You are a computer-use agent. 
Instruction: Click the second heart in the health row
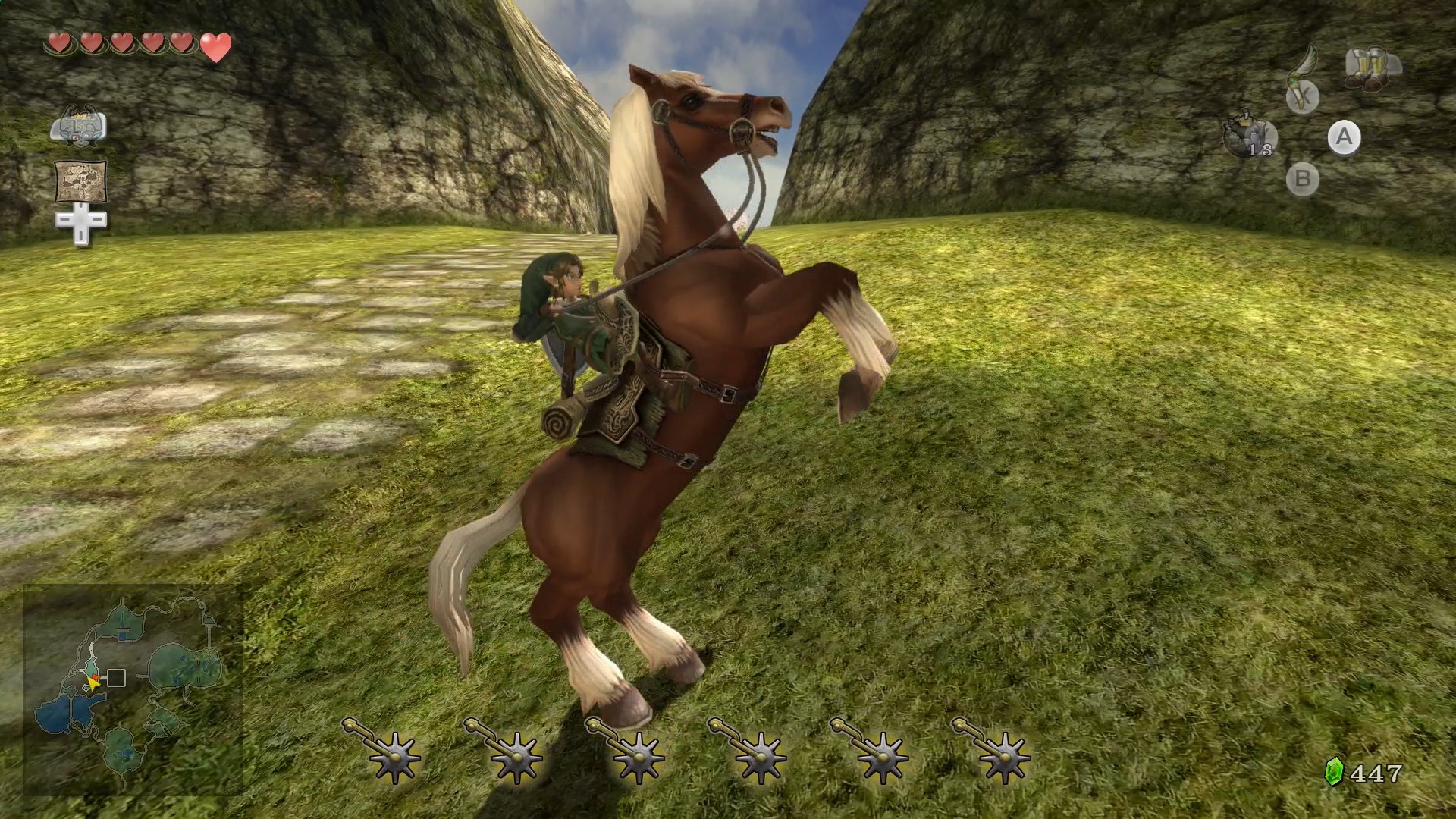[x=92, y=43]
